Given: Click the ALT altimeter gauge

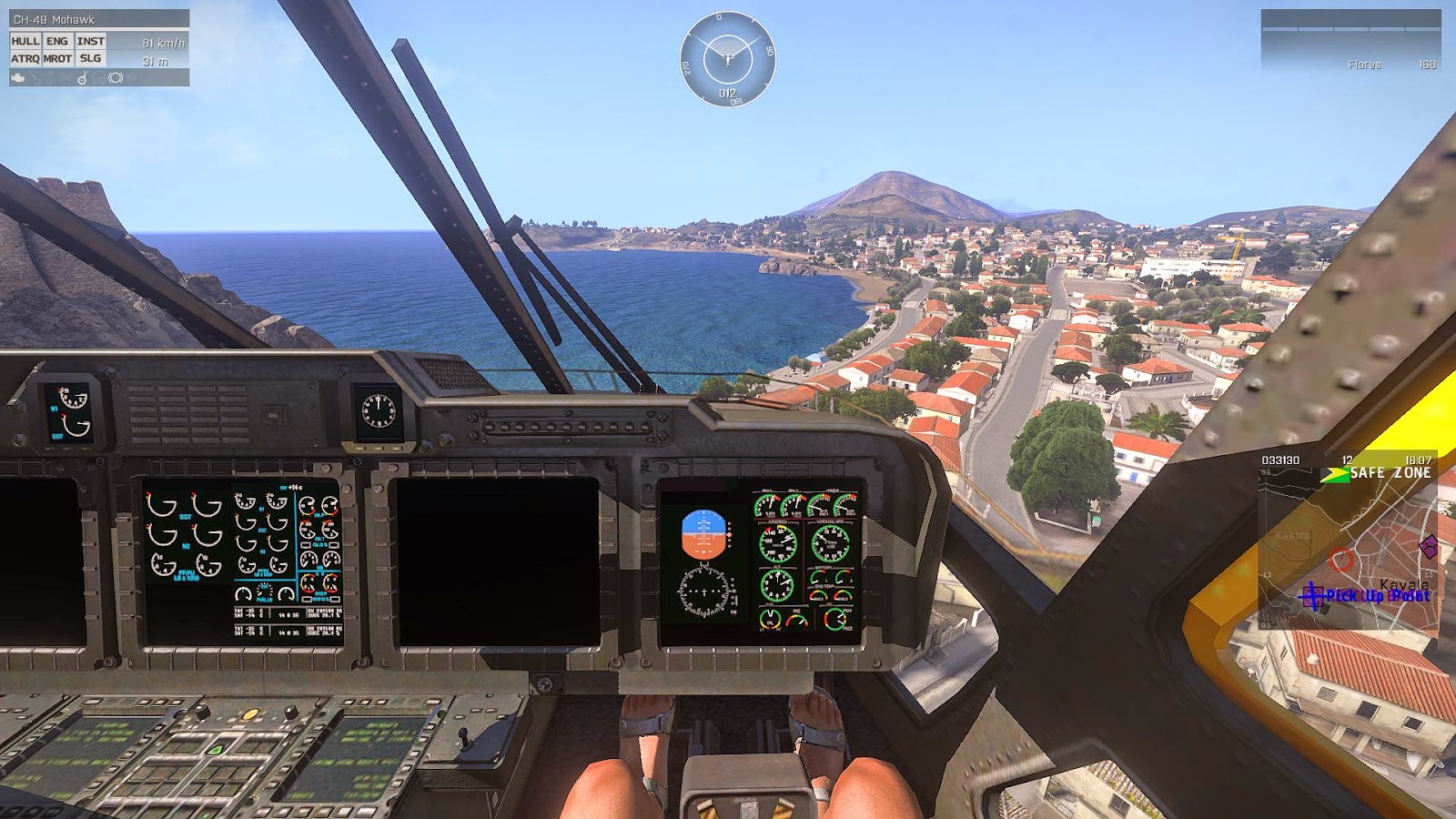Looking at the screenshot, I should click(776, 585).
